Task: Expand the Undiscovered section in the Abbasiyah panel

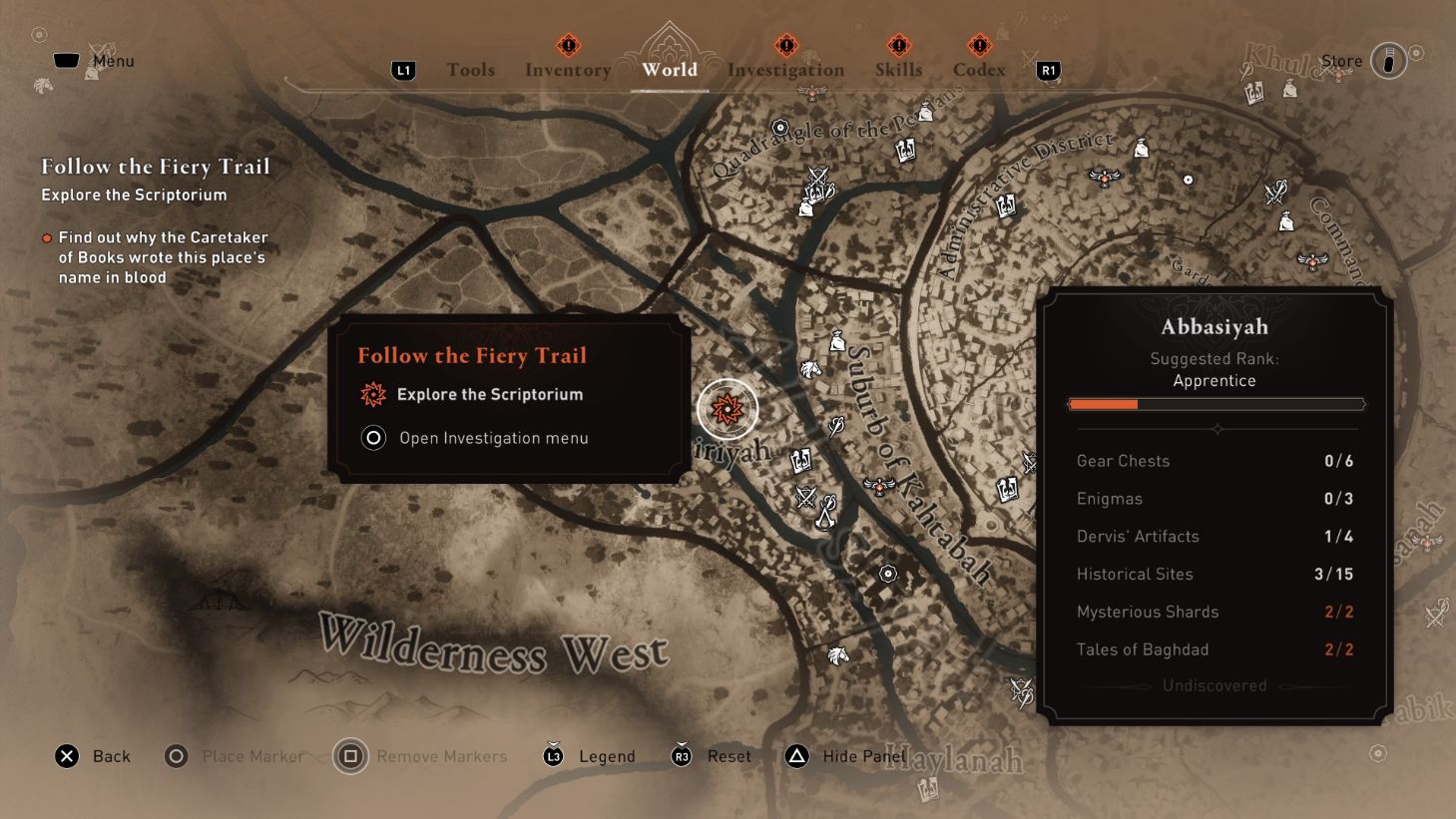Action: click(1214, 685)
